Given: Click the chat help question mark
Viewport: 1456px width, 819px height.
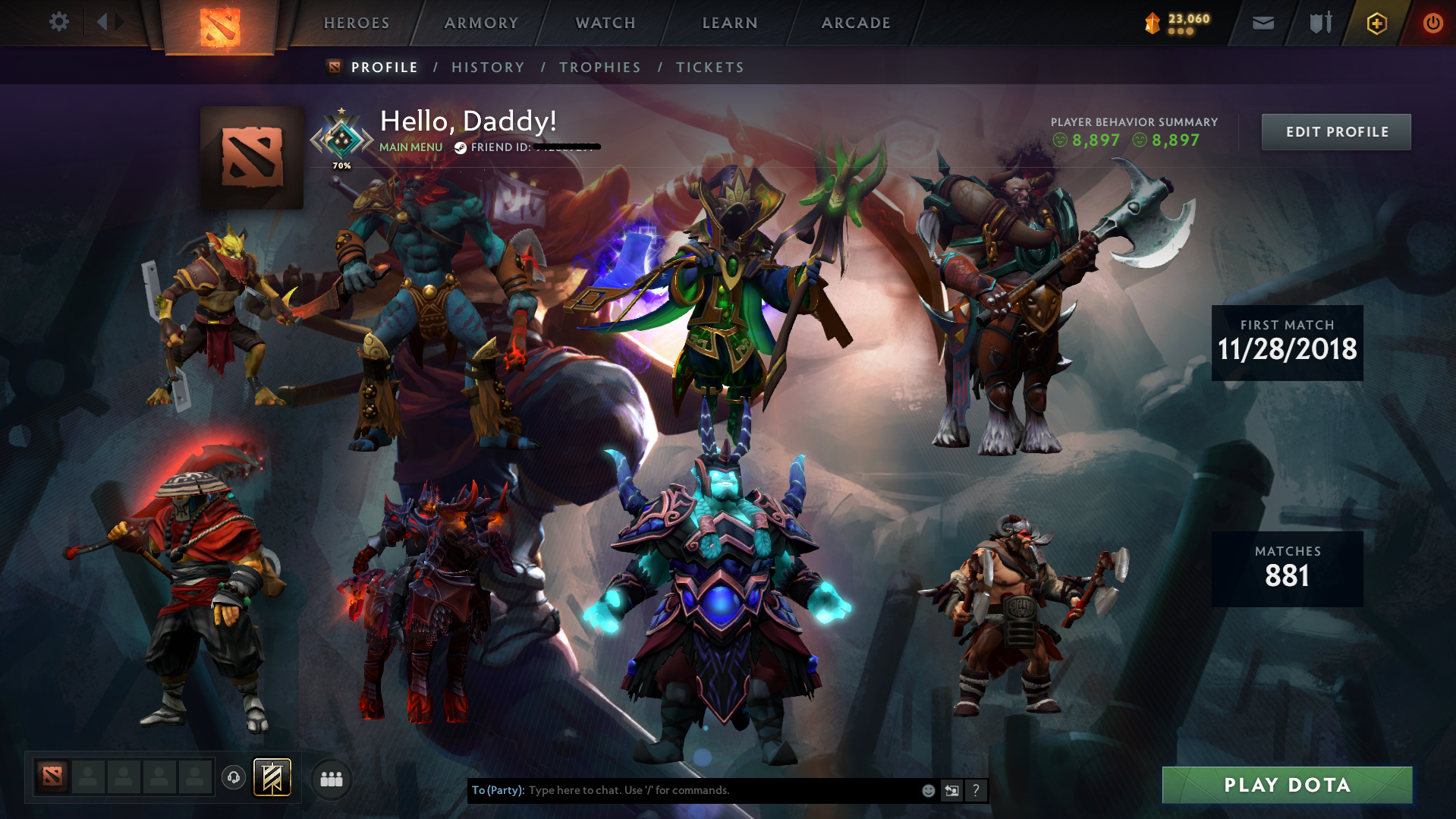Looking at the screenshot, I should [976, 790].
